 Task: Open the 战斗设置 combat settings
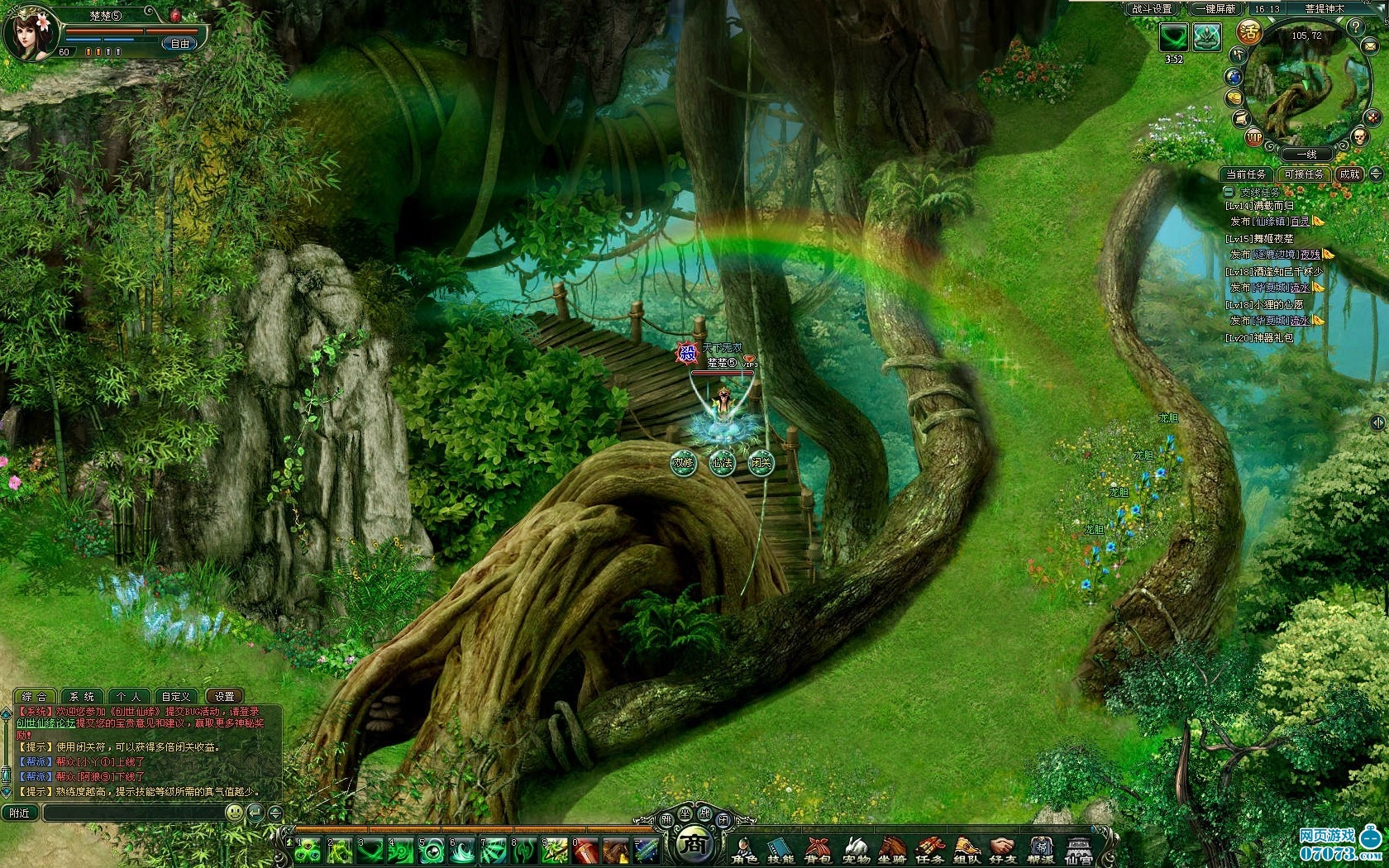1153,9
